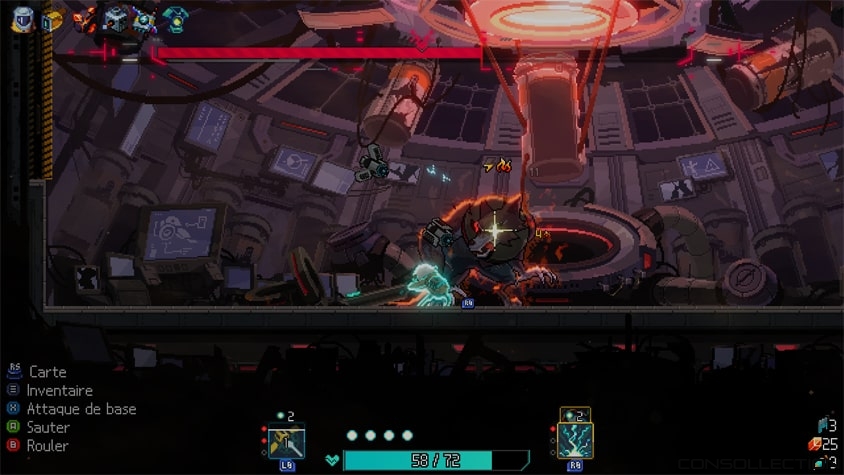Image resolution: width=844 pixels, height=475 pixels.
Task: Select the gold device item icon
Action: tap(51, 19)
